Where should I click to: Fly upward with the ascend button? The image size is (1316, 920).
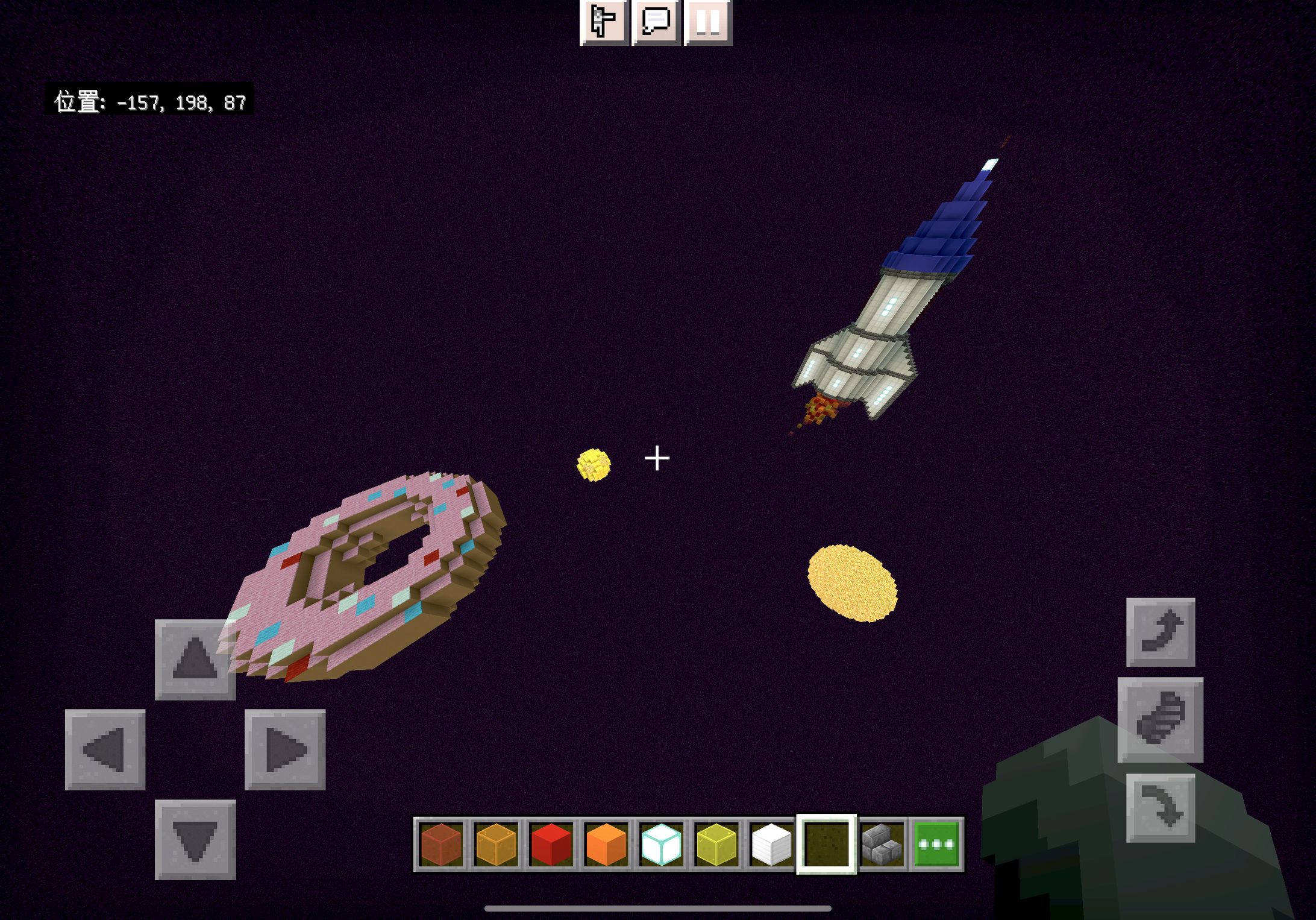tap(1160, 632)
